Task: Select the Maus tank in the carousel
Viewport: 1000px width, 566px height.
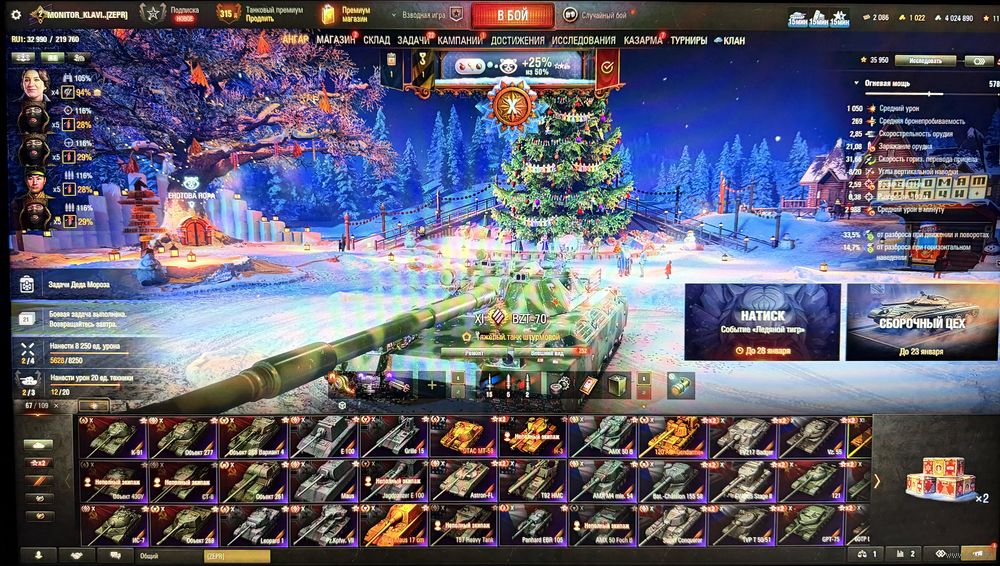Action: pos(324,481)
